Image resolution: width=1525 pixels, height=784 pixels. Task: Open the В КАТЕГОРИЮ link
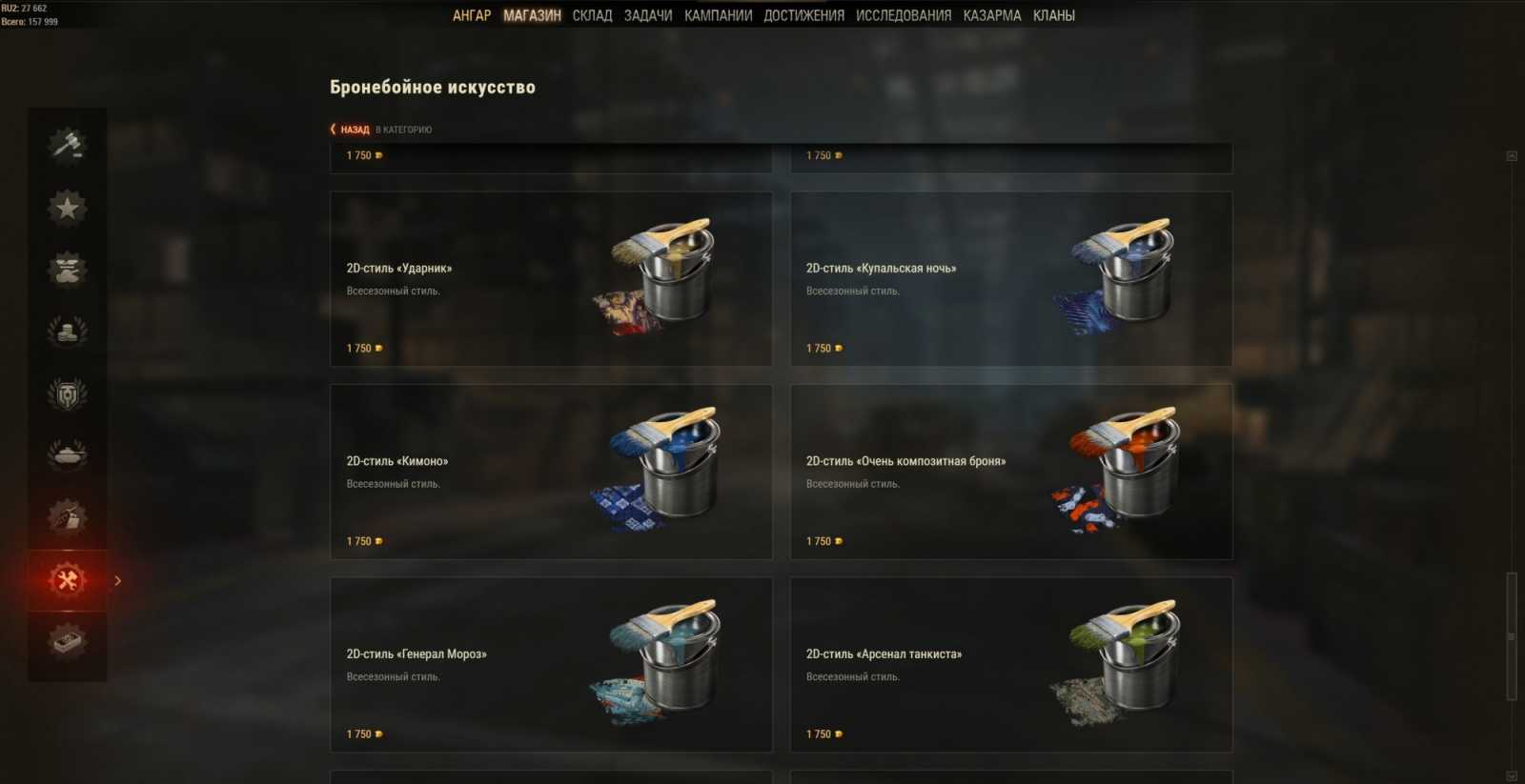tap(404, 129)
